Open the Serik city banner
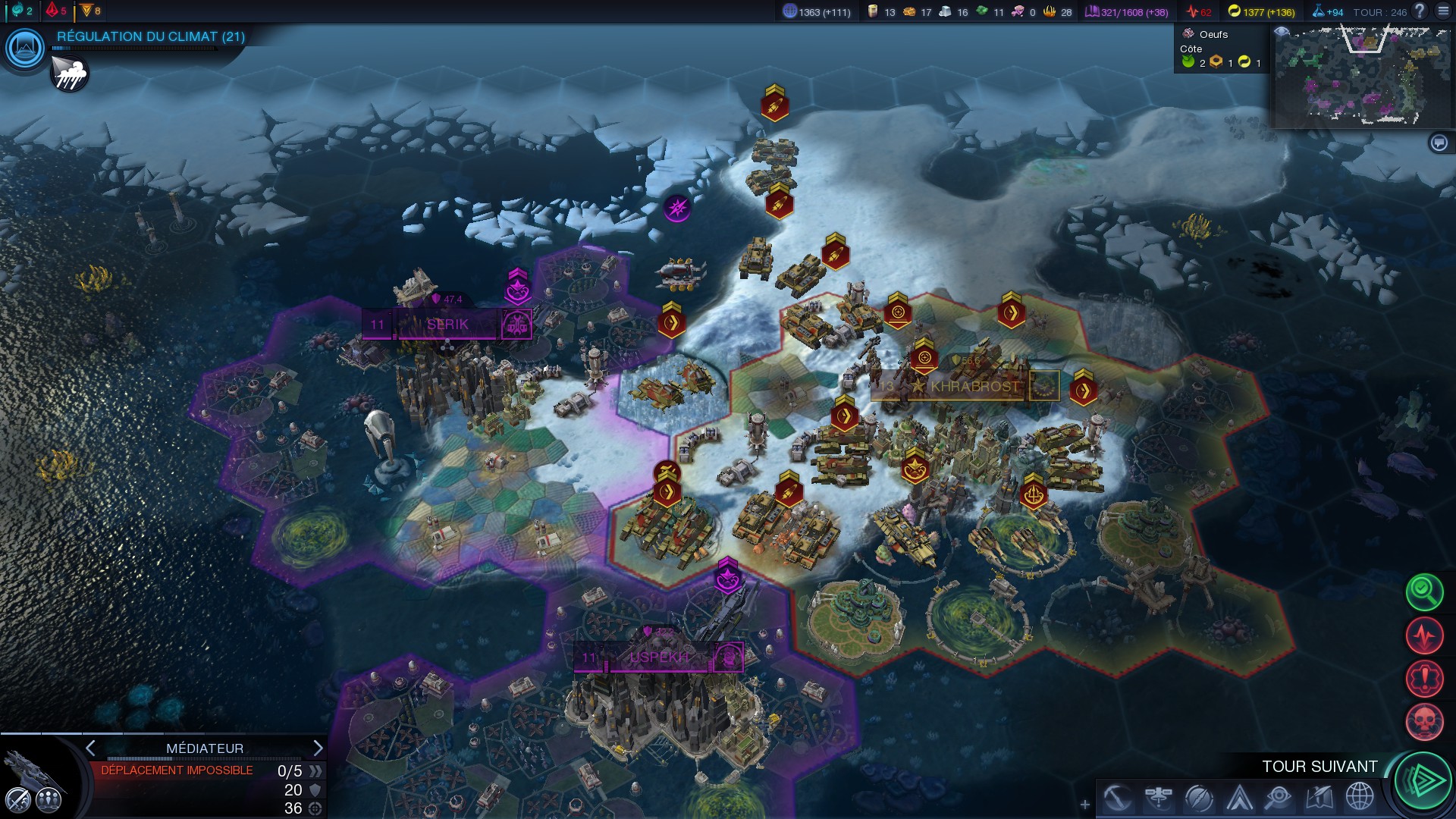The width and height of the screenshot is (1456, 819). tap(447, 325)
